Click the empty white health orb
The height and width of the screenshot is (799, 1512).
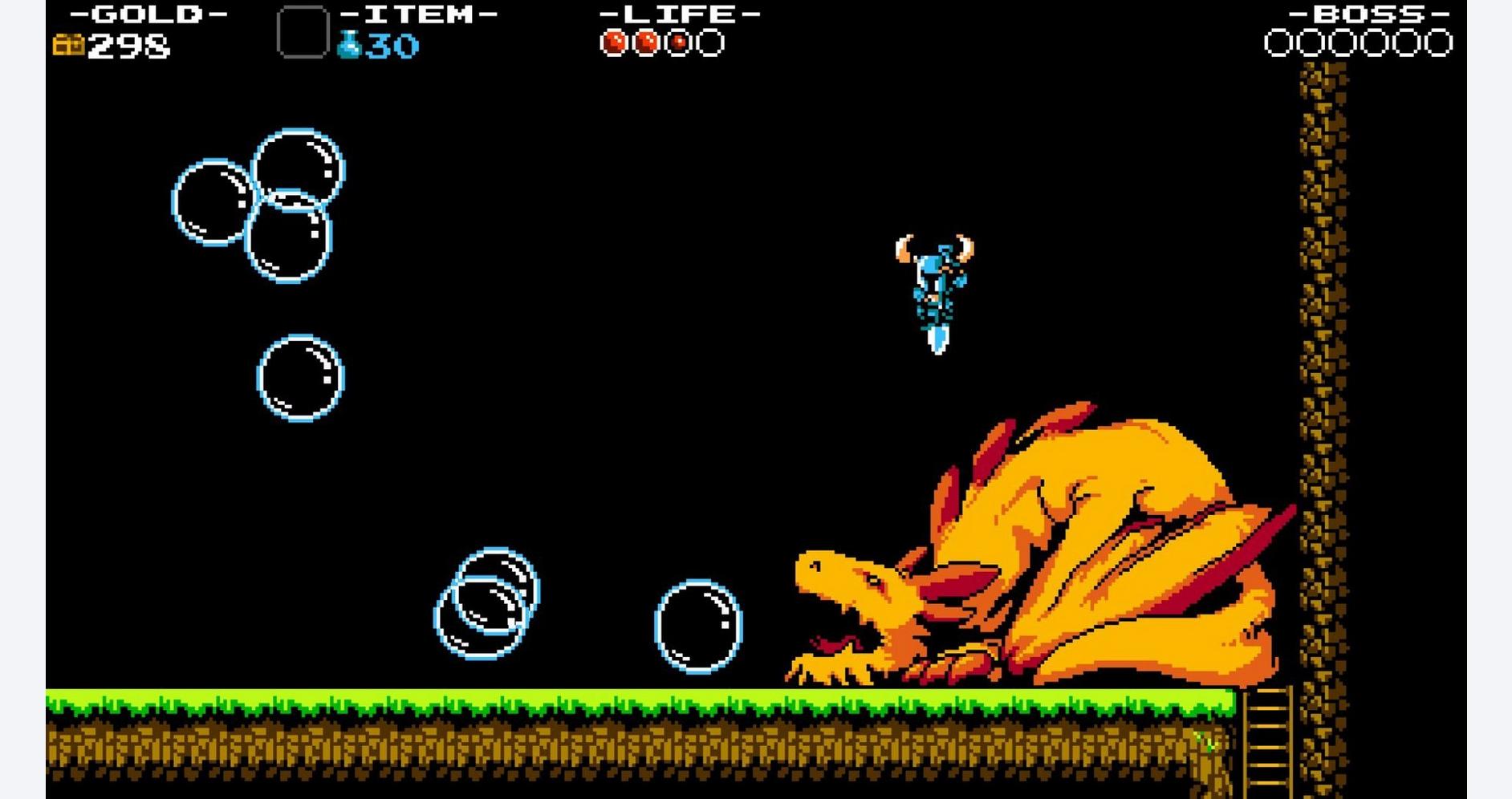(x=709, y=41)
